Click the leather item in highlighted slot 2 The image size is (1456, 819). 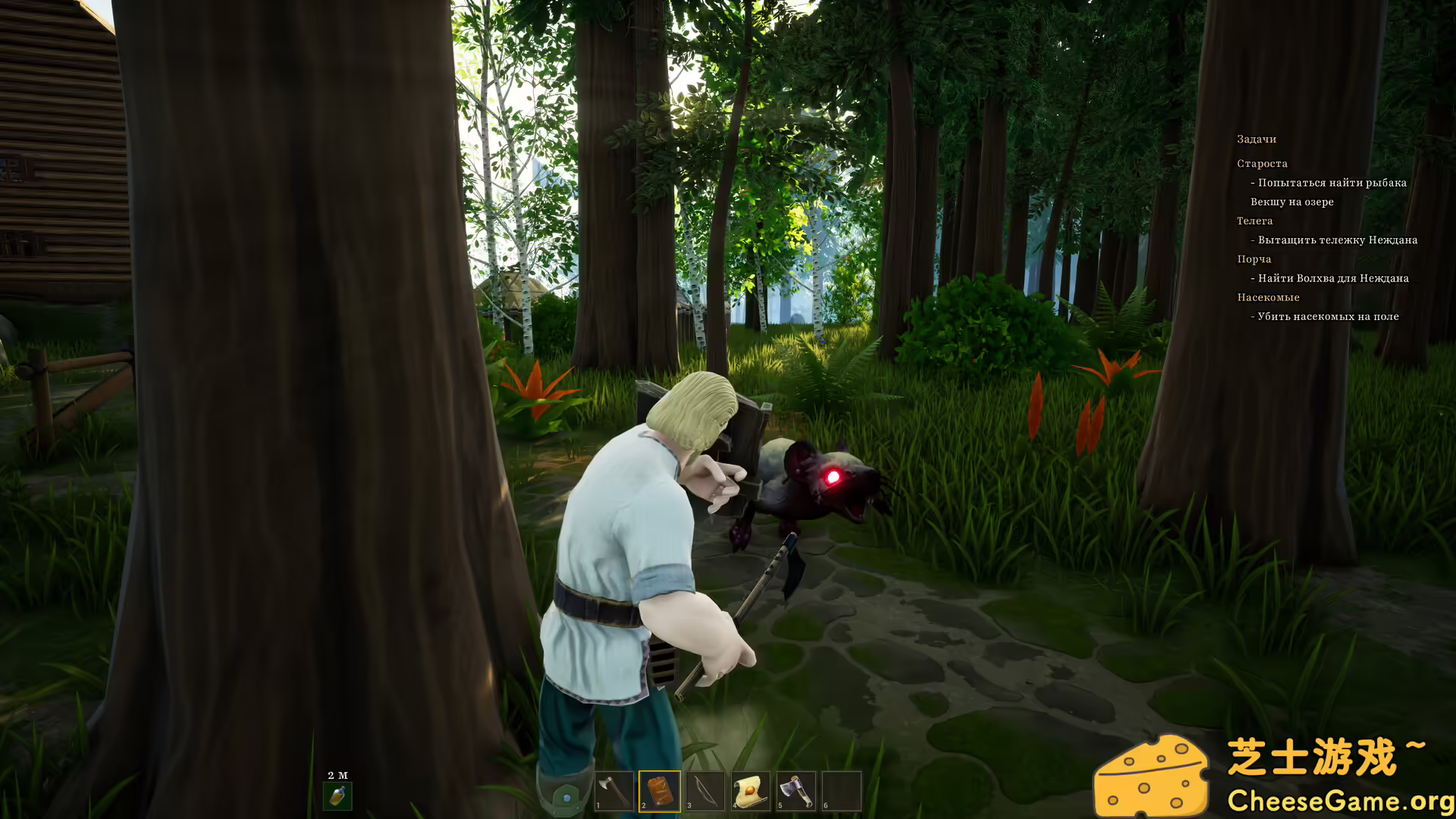[659, 789]
